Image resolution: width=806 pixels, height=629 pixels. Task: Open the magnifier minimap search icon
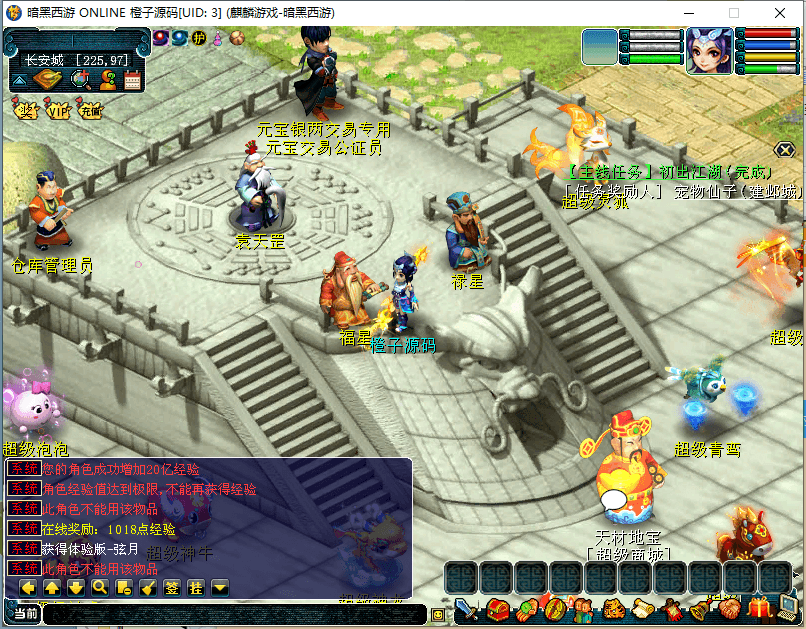pyautogui.click(x=80, y=80)
